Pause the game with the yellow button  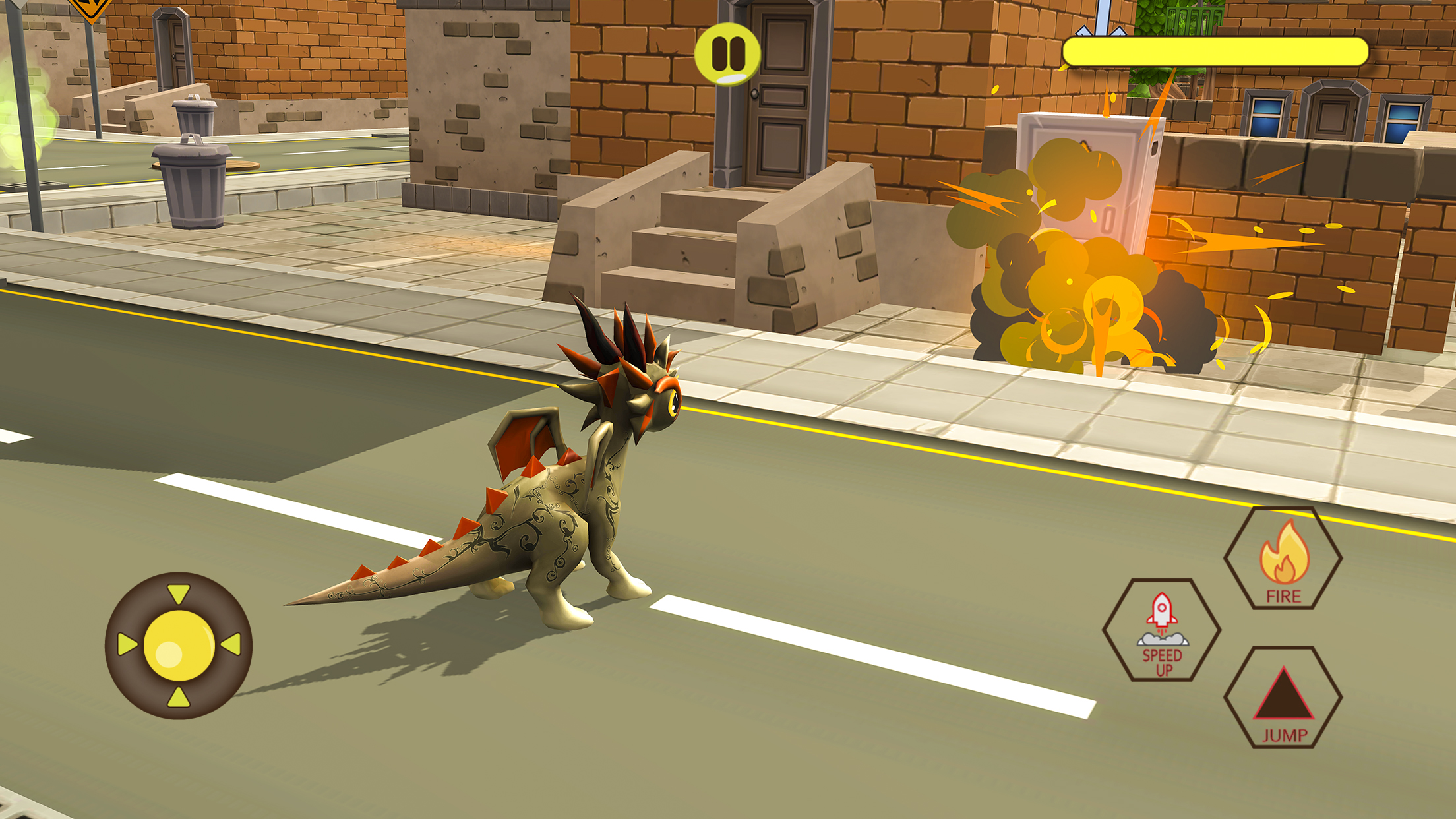[728, 53]
